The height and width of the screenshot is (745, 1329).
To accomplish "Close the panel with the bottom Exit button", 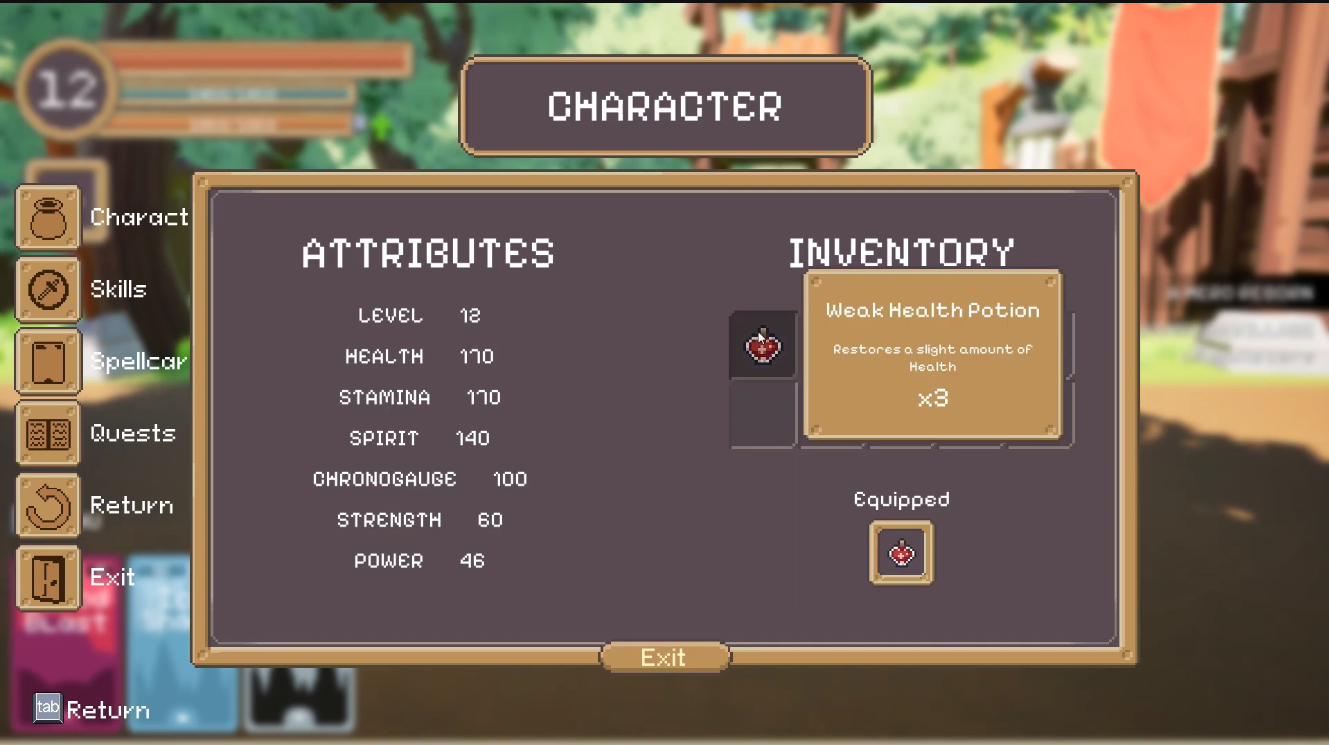I will 664,657.
